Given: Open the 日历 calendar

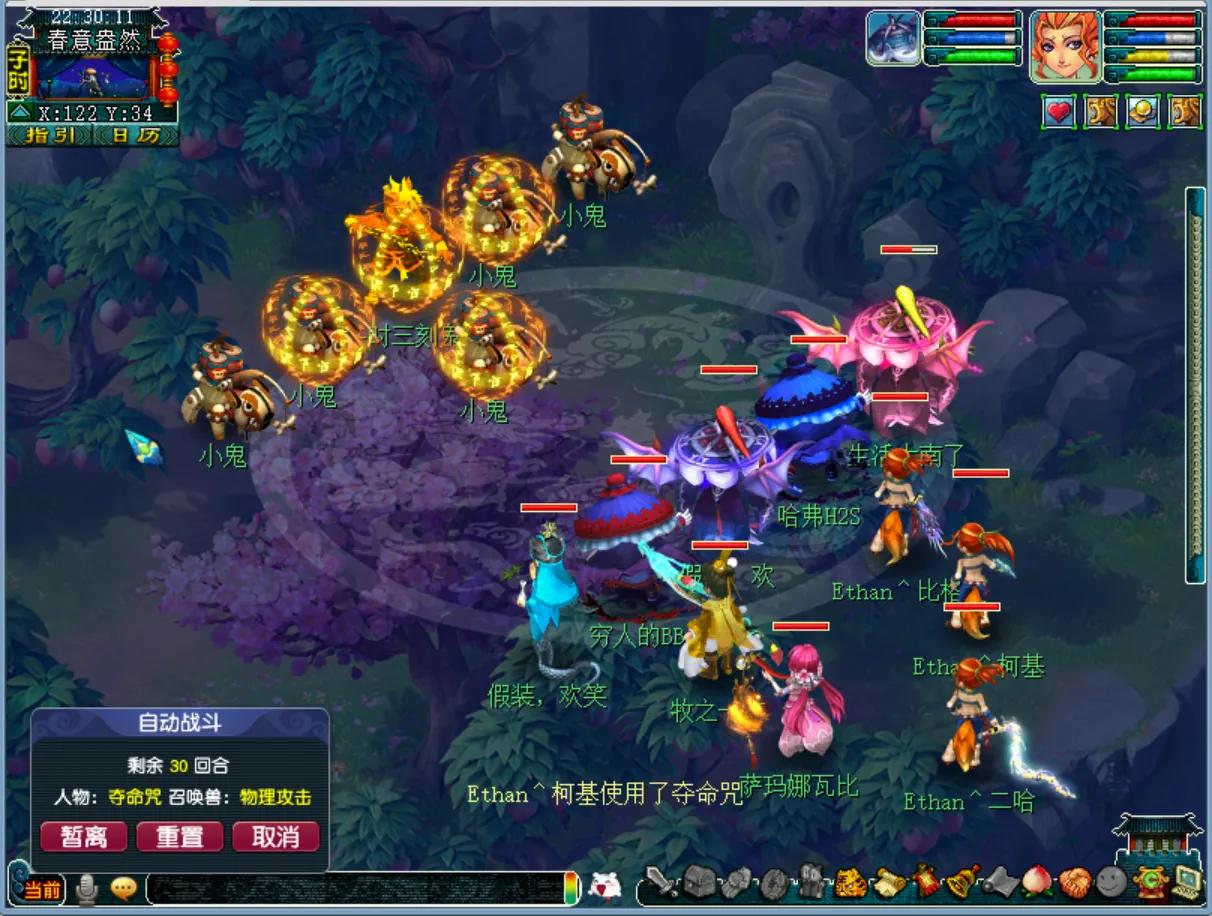Looking at the screenshot, I should click(135, 136).
